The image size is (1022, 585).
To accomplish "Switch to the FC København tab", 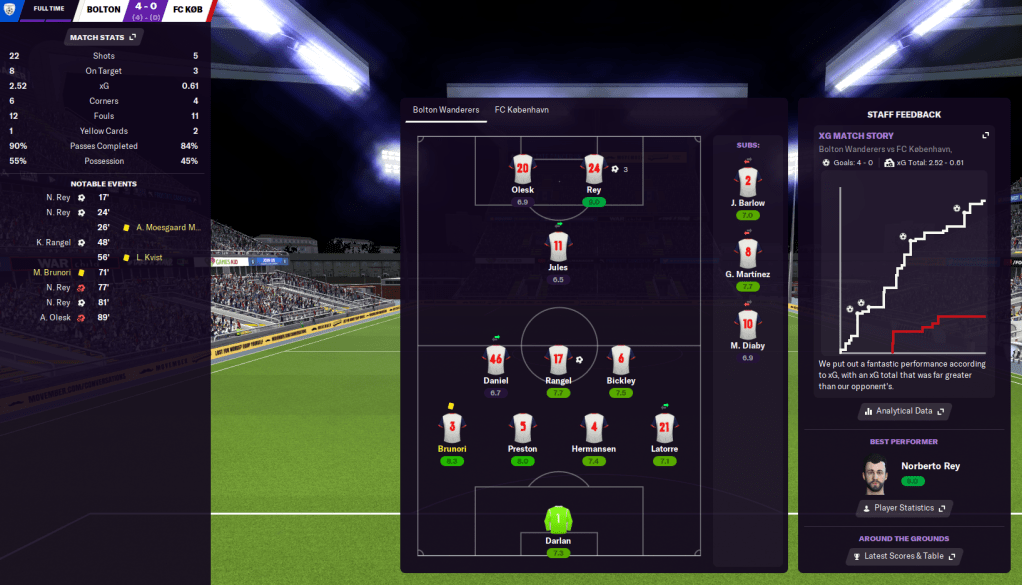I will coord(522,110).
